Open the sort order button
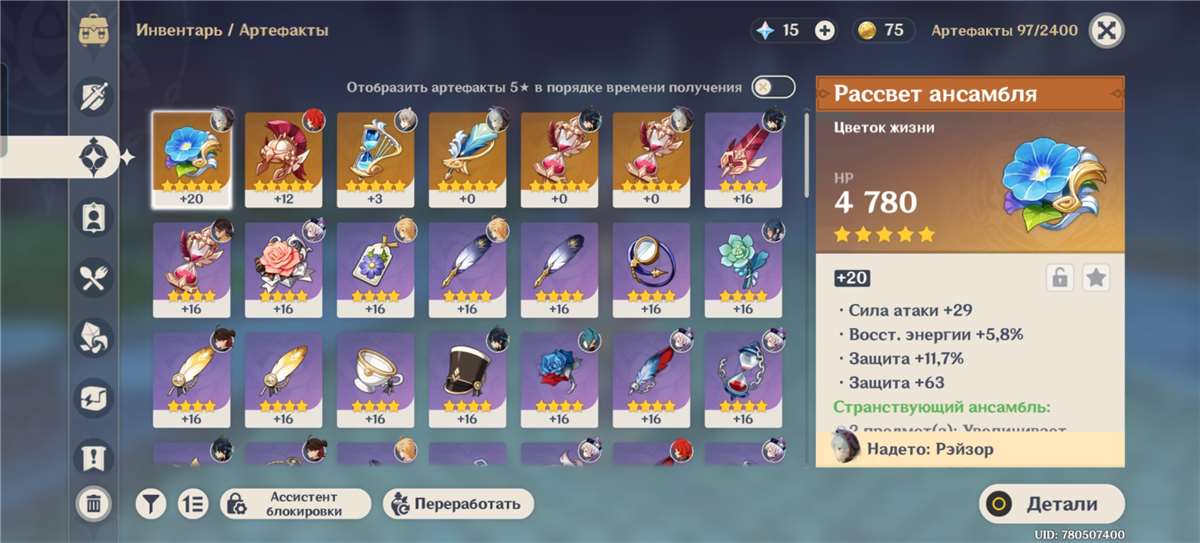 [193, 504]
